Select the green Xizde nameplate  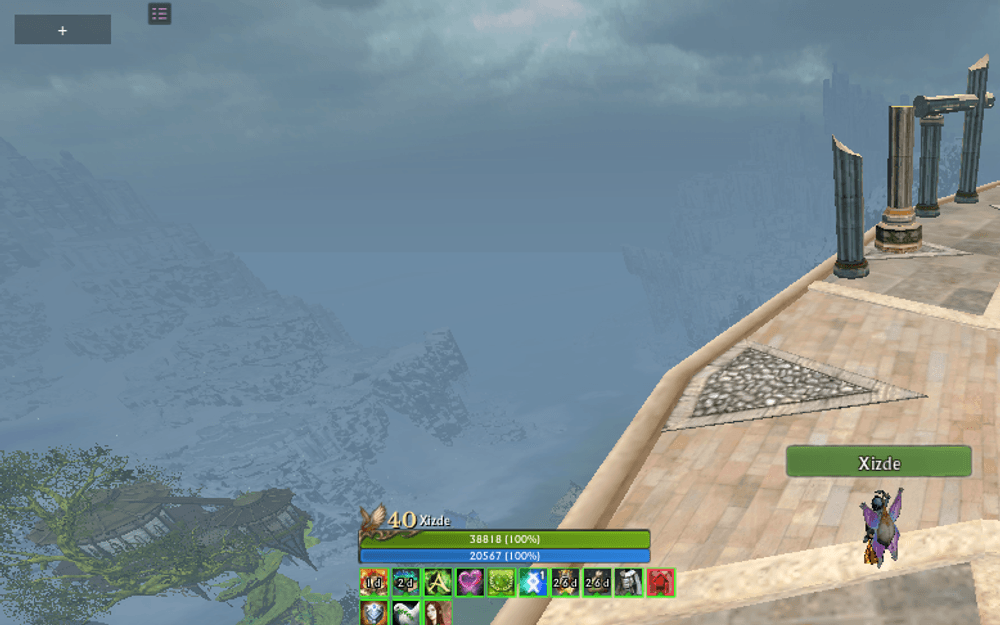pos(878,462)
